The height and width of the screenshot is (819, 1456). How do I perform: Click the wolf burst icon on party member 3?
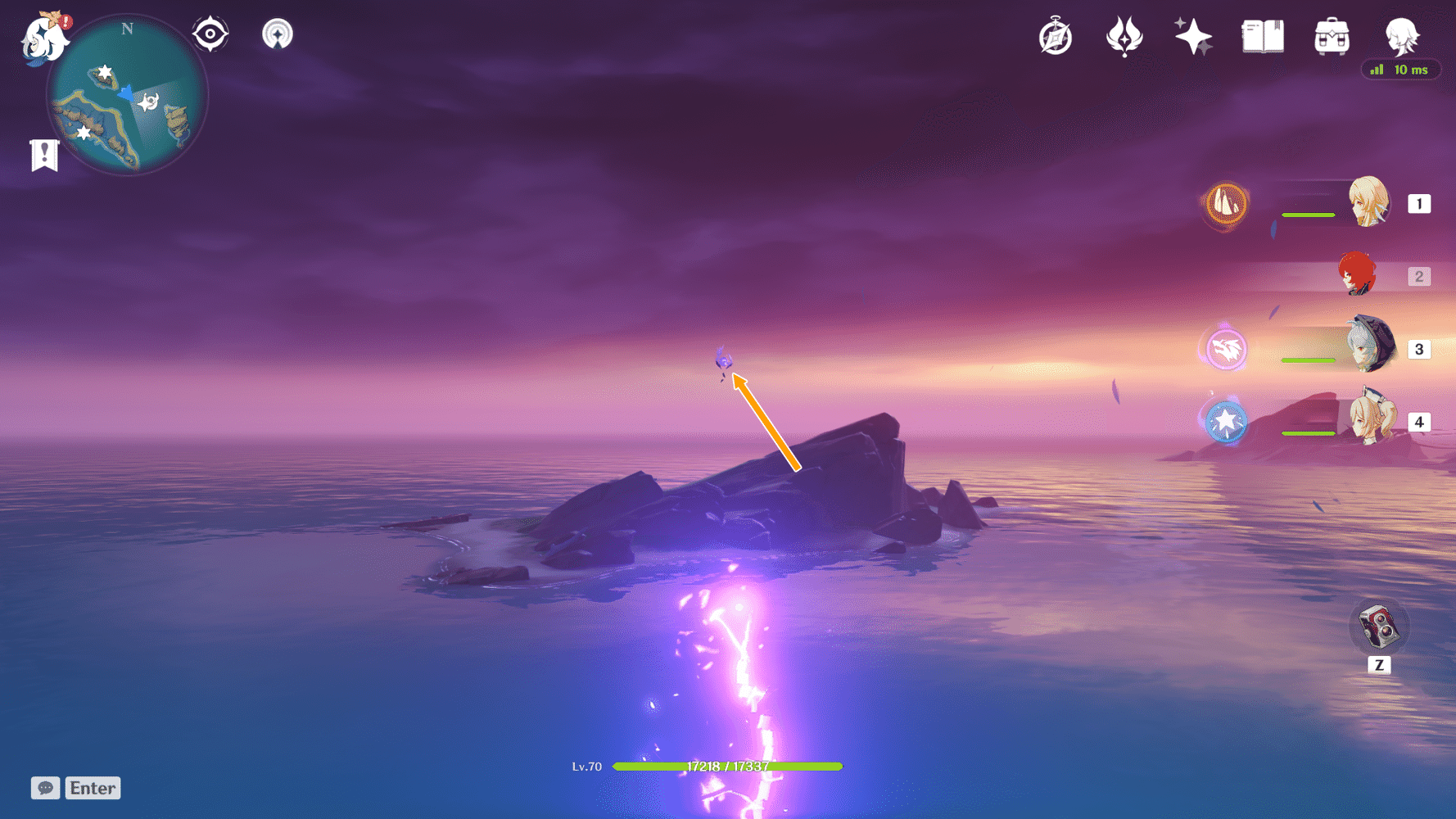pyautogui.click(x=1224, y=348)
